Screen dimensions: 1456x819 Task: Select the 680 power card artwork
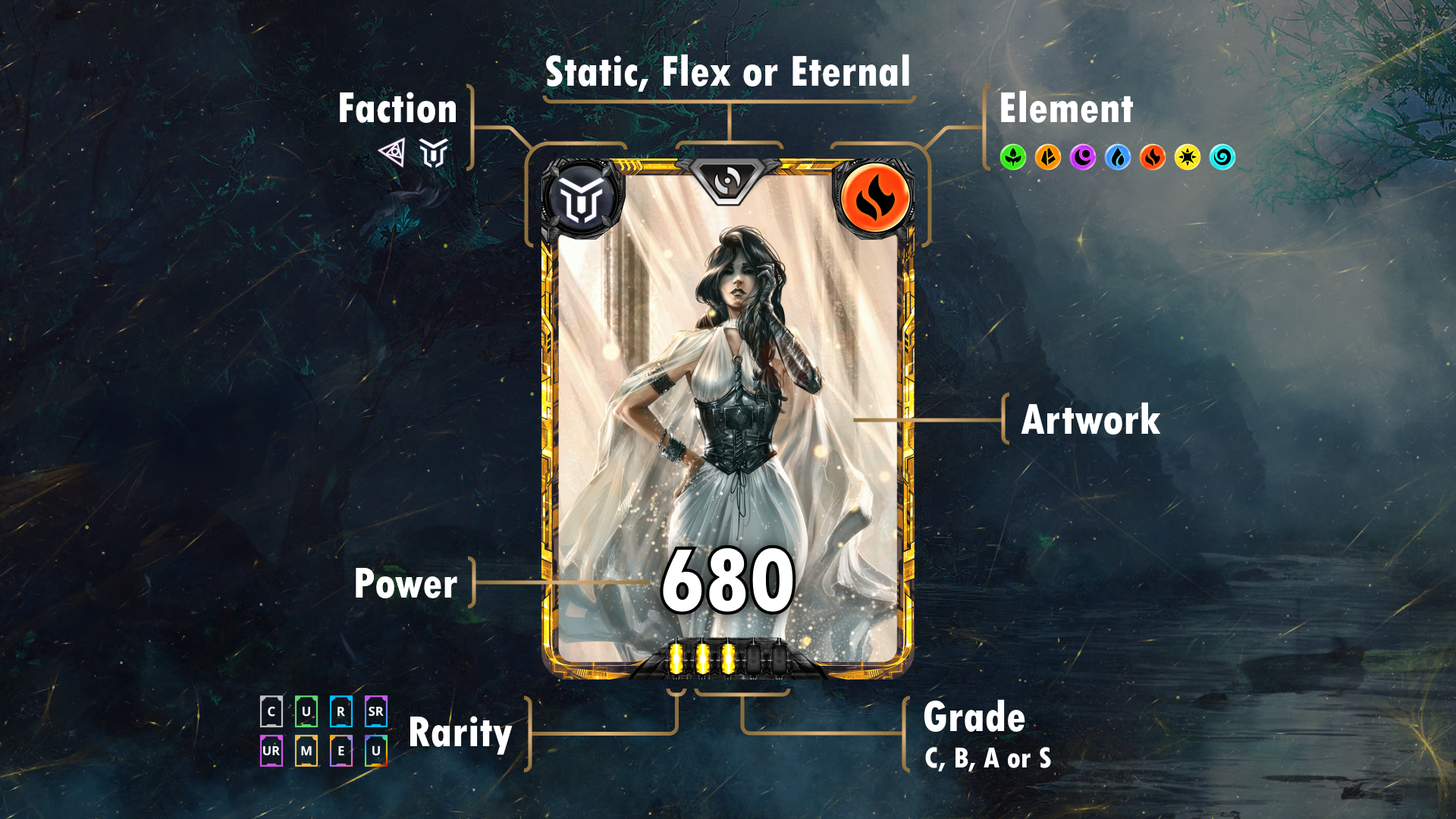[728, 417]
